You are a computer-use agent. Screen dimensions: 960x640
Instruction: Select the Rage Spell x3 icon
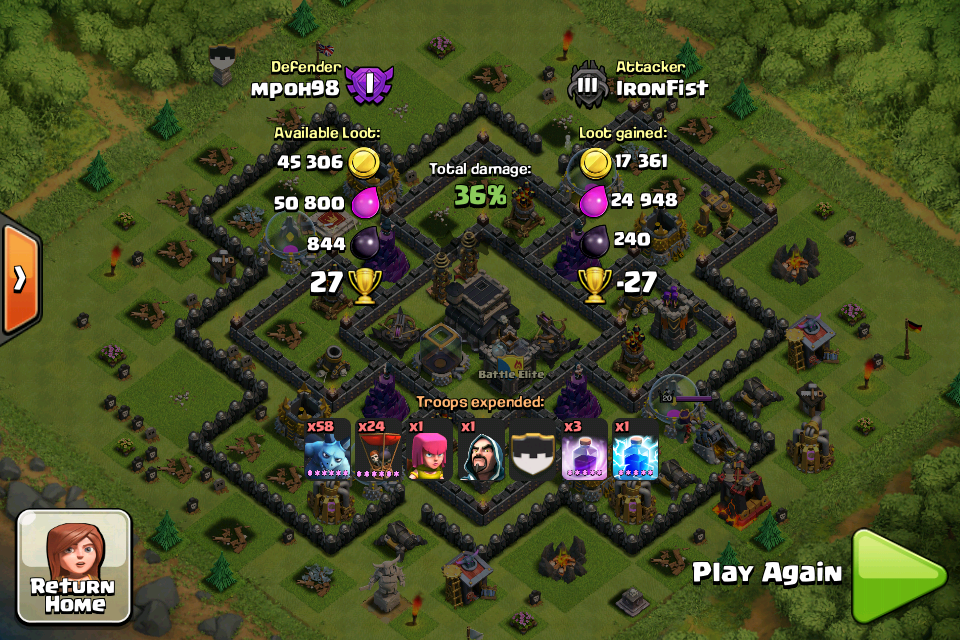pos(584,449)
